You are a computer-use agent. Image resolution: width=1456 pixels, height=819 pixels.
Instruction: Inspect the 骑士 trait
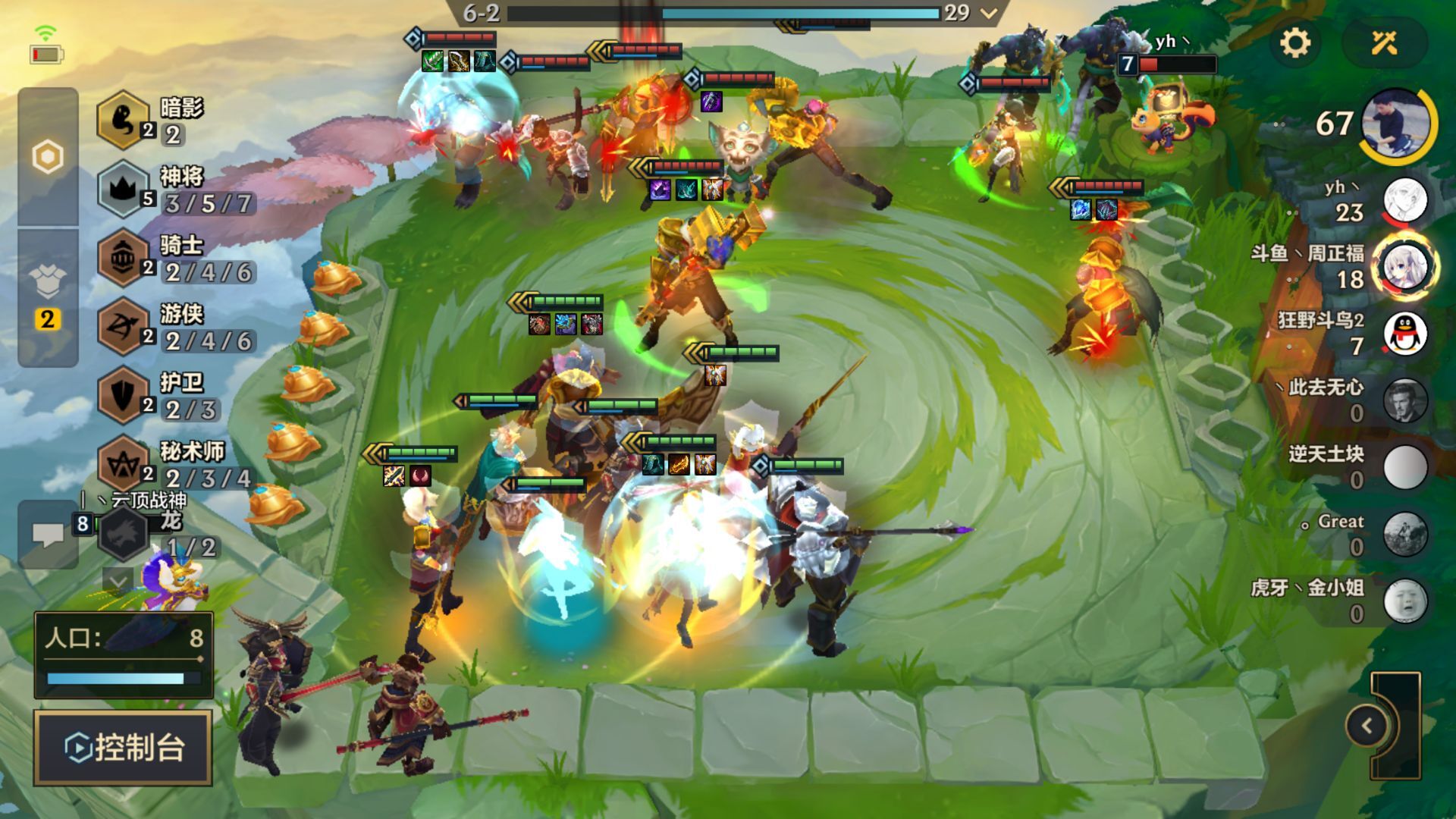[123, 258]
